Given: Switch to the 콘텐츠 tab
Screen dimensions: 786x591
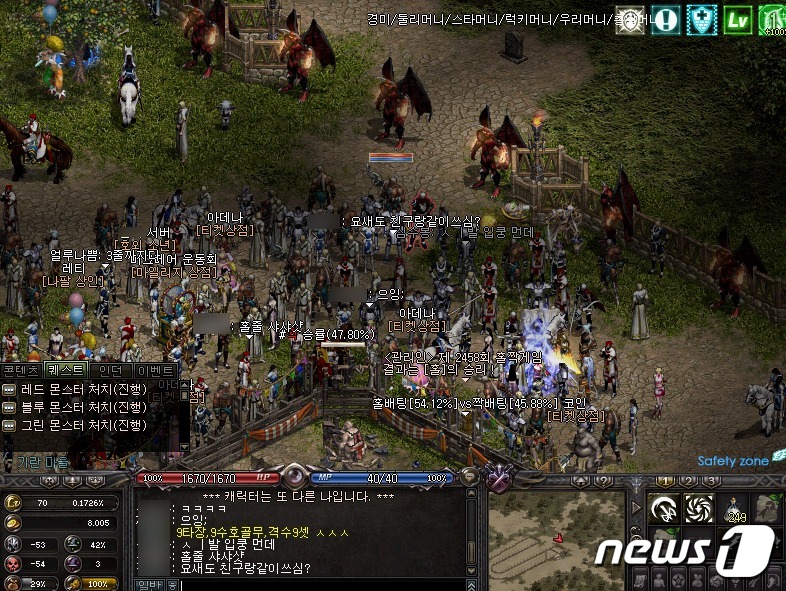Looking at the screenshot, I should pyautogui.click(x=22, y=370).
